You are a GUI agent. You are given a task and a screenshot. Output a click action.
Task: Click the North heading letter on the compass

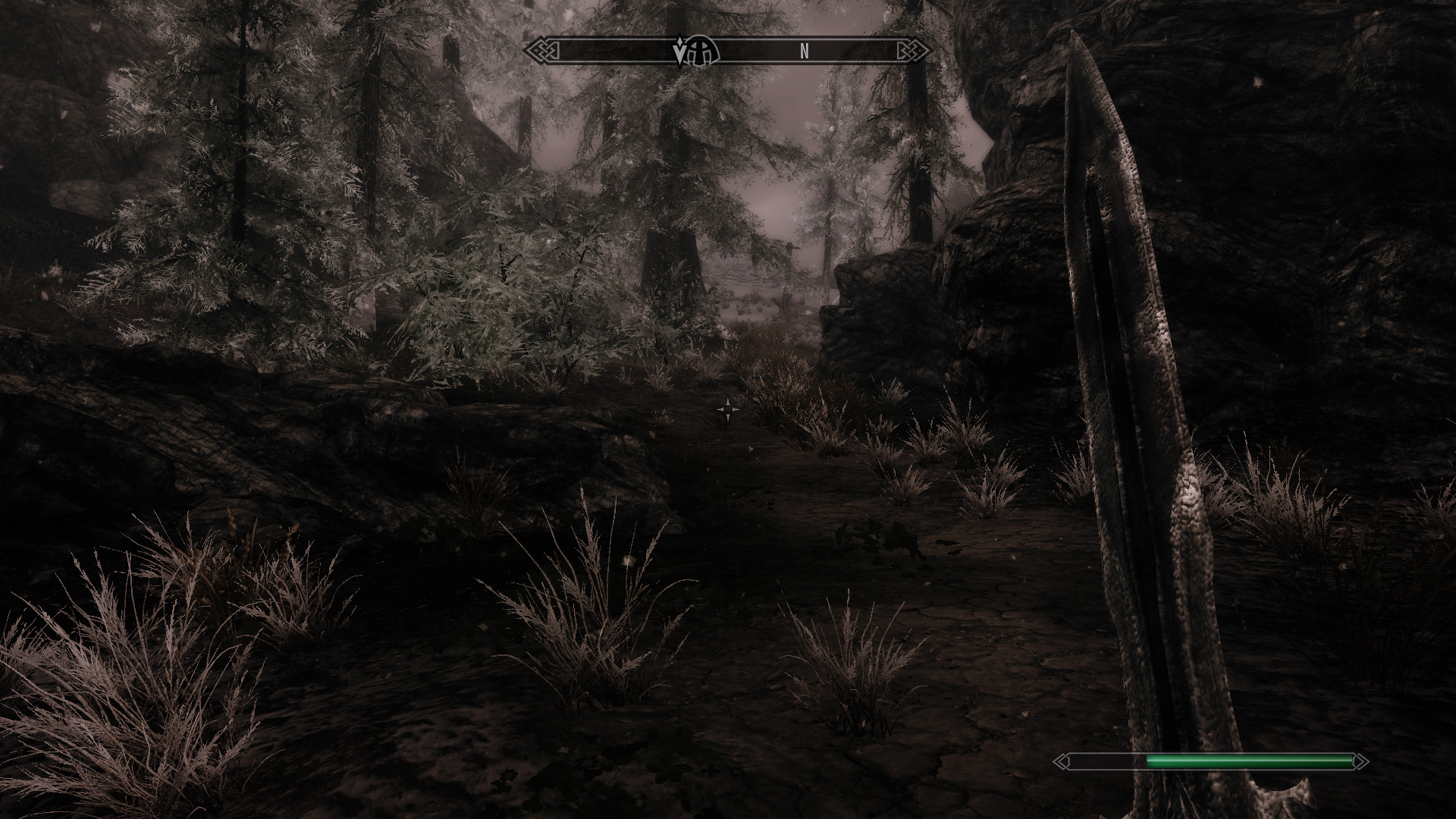coord(804,52)
